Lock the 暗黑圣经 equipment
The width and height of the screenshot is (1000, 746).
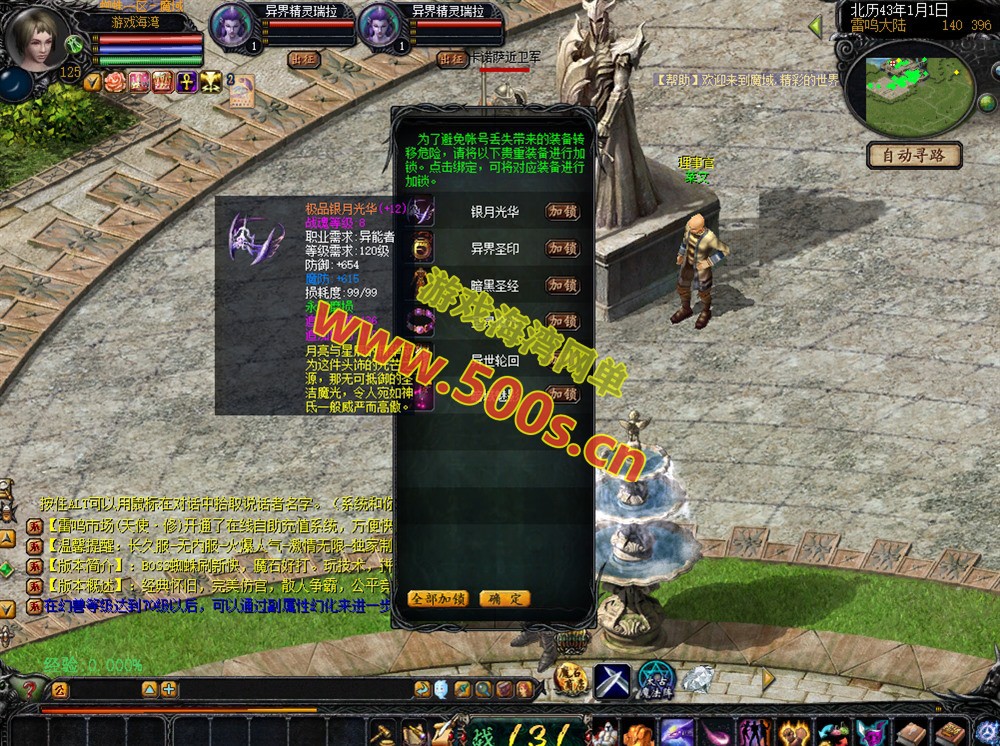point(563,285)
